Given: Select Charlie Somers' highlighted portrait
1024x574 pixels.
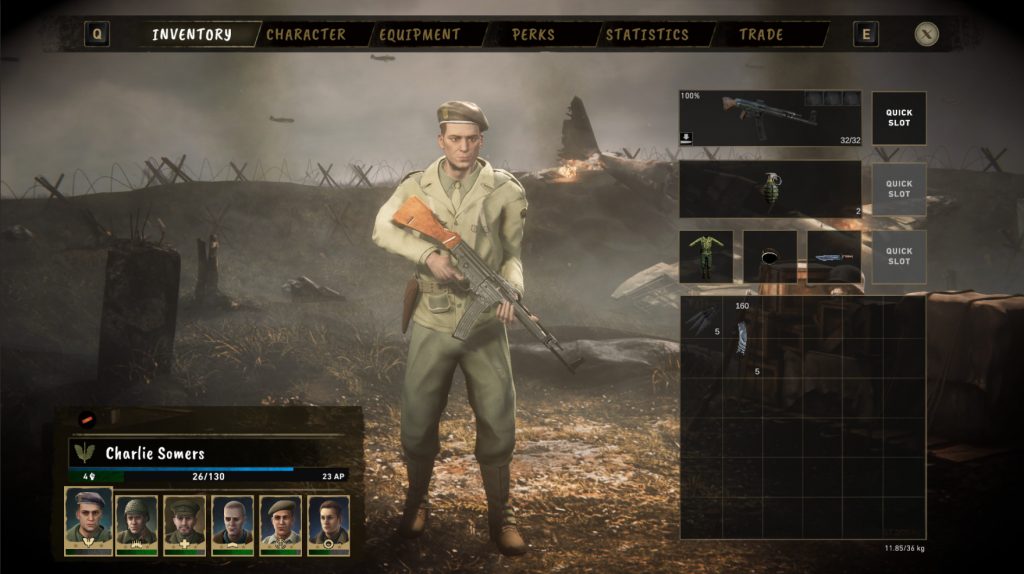Looking at the screenshot, I should click(x=88, y=520).
